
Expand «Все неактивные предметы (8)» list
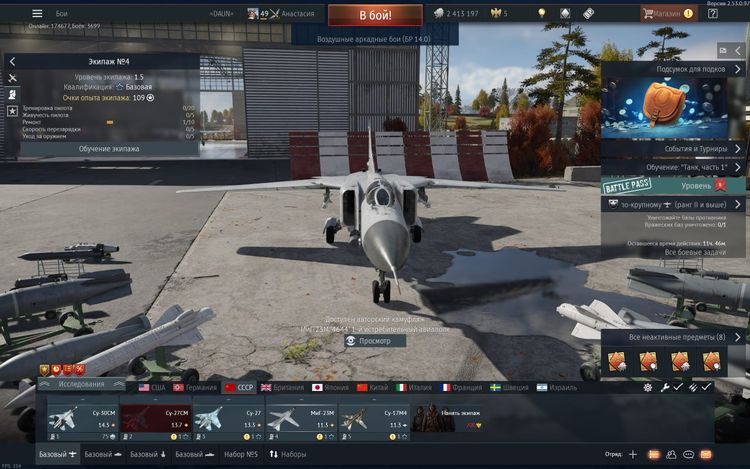pos(672,337)
